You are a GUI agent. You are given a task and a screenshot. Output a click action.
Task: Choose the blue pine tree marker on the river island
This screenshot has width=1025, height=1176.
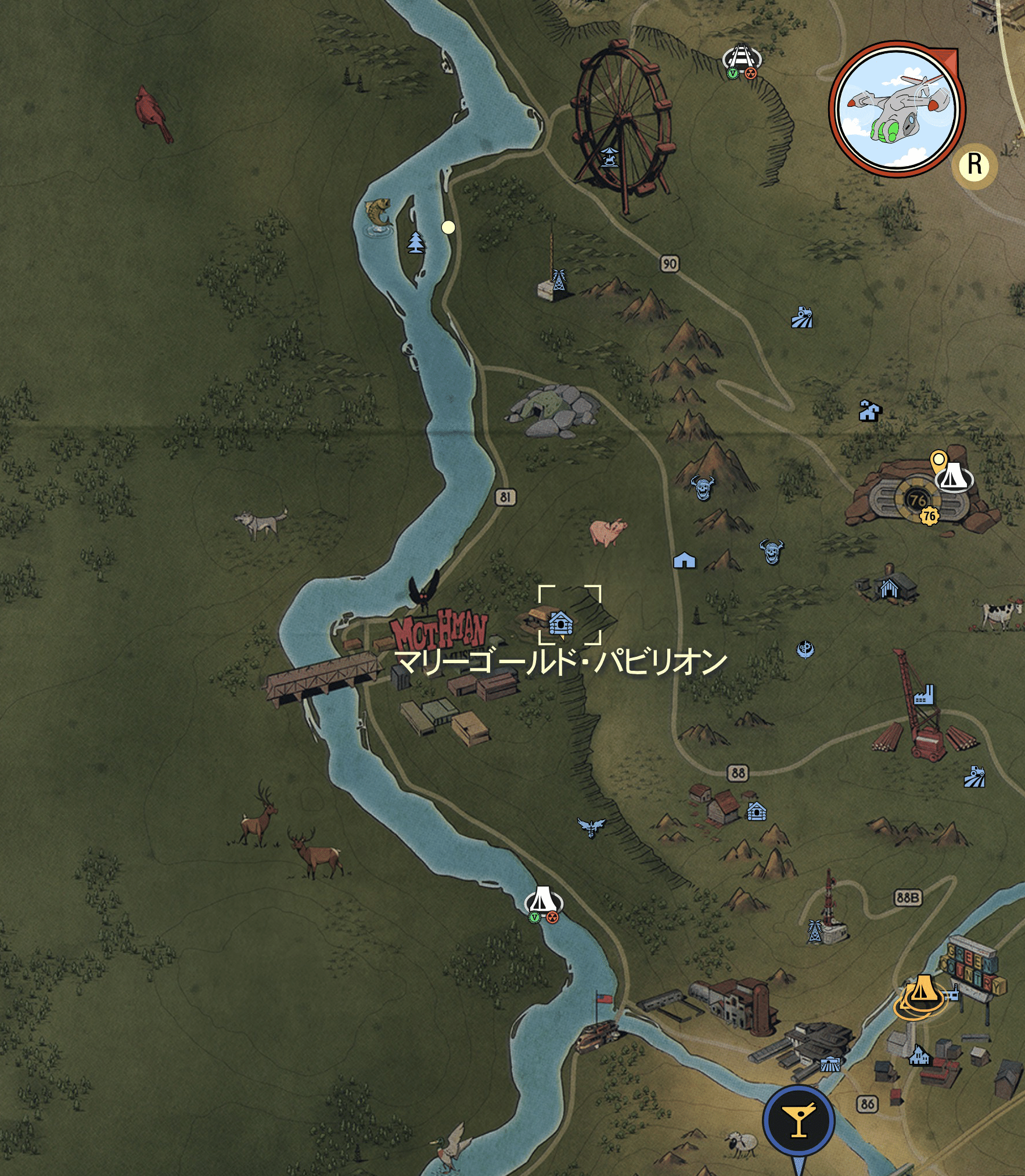[x=416, y=242]
